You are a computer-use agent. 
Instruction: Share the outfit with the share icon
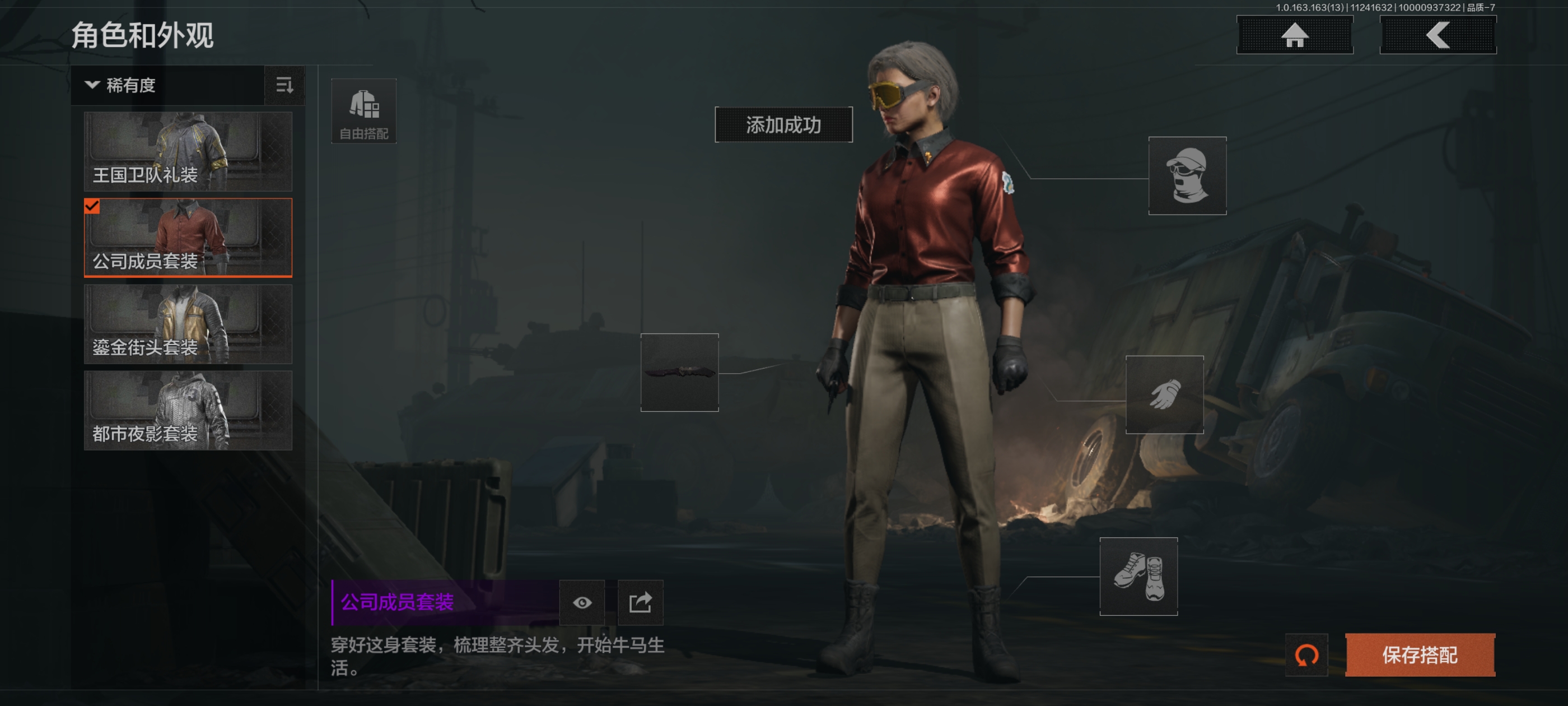click(x=640, y=602)
